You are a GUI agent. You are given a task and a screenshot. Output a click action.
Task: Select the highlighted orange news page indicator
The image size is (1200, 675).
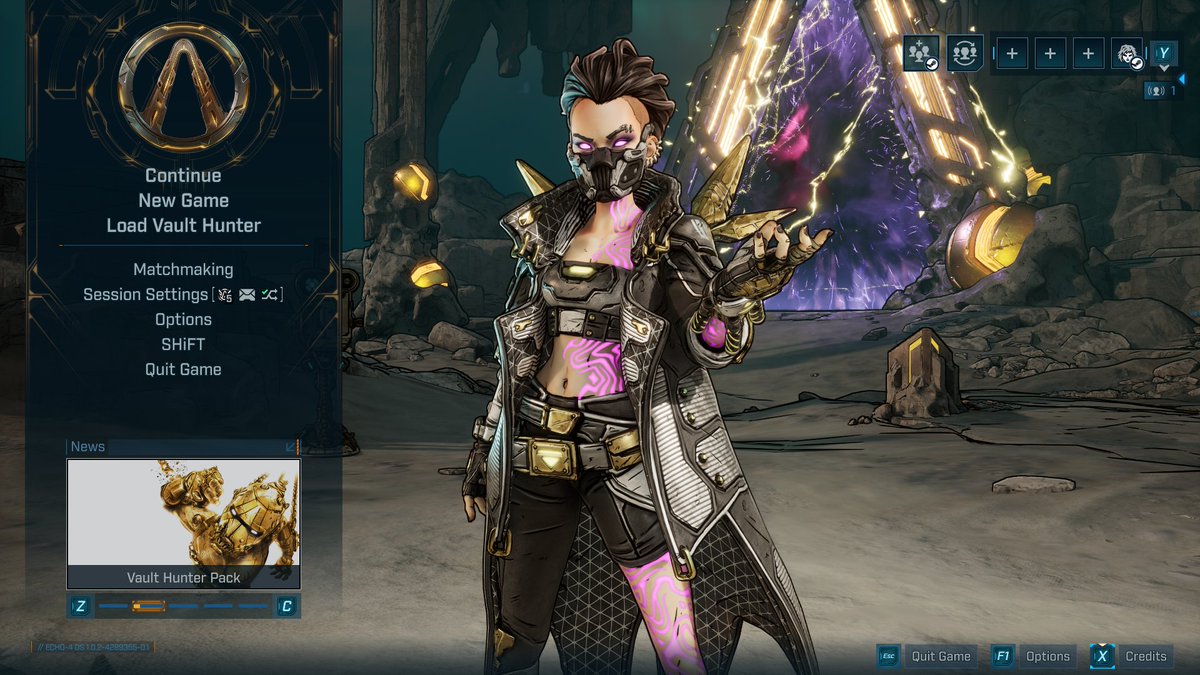[x=149, y=606]
